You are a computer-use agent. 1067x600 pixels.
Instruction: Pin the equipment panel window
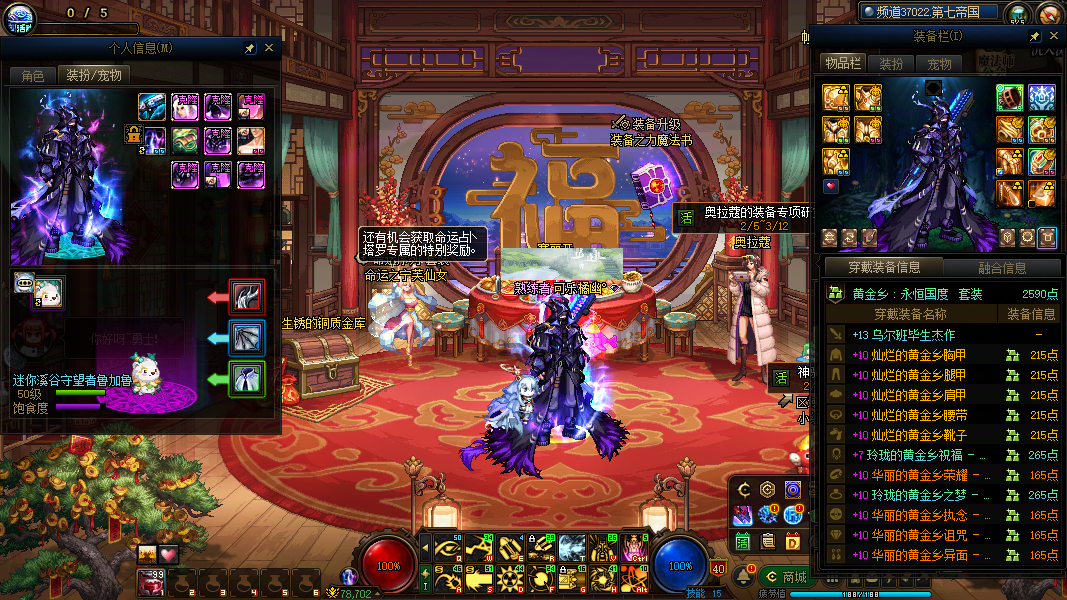coord(1036,36)
